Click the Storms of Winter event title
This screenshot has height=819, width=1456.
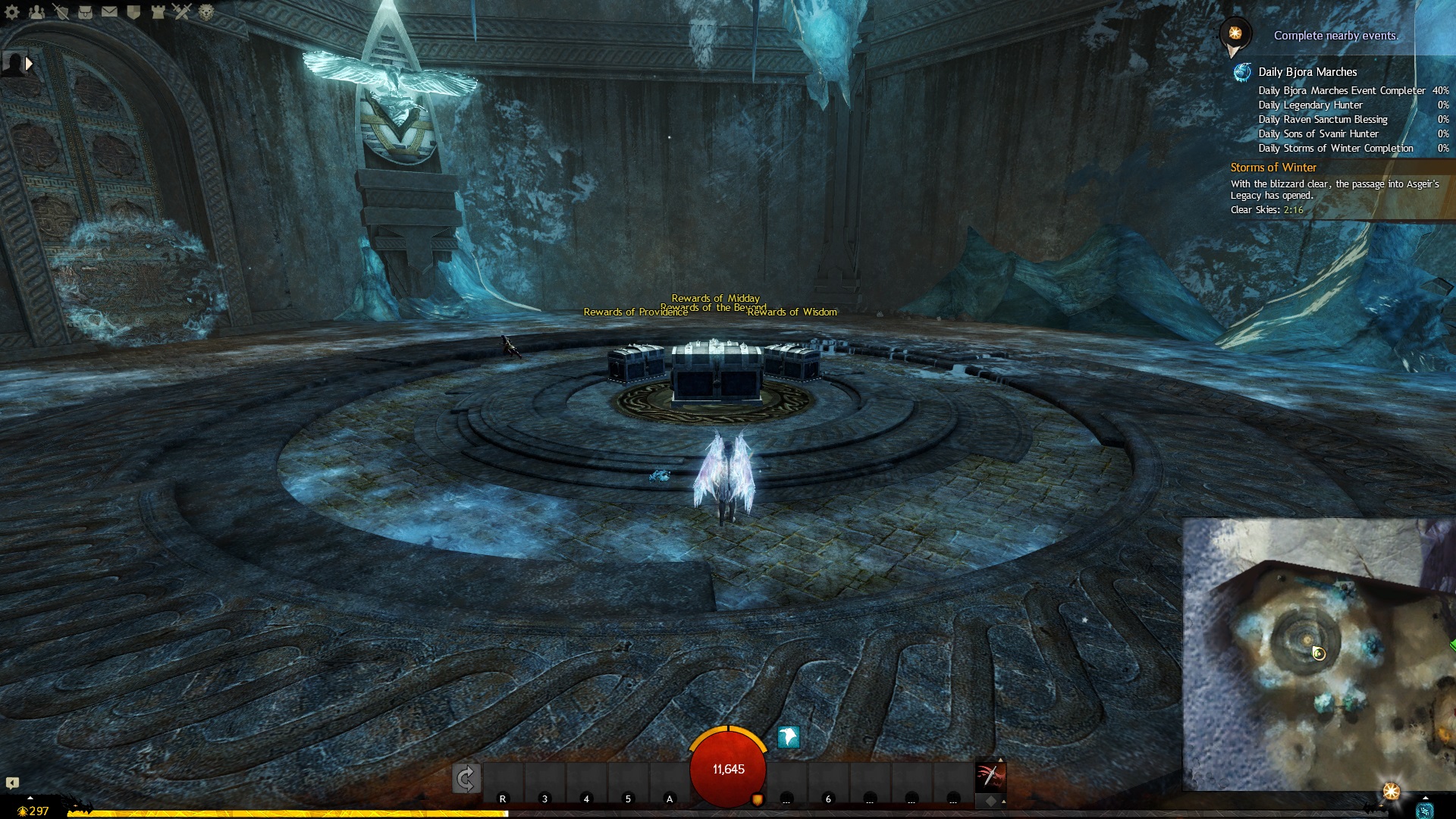1273,168
